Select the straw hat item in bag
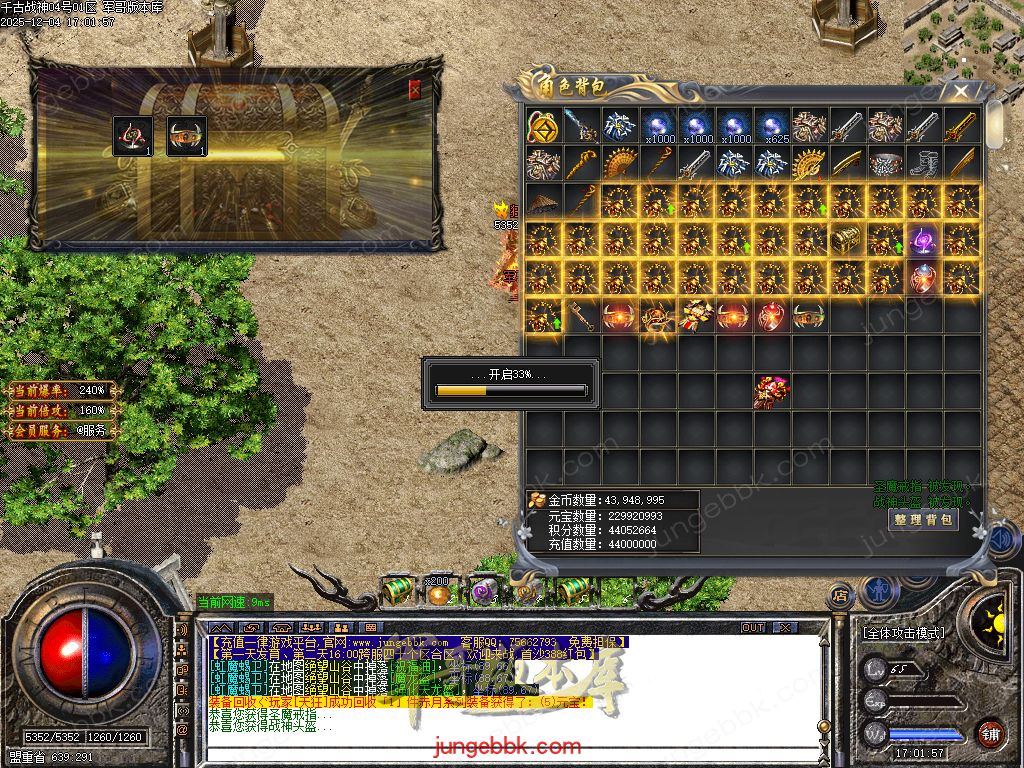 [x=543, y=202]
